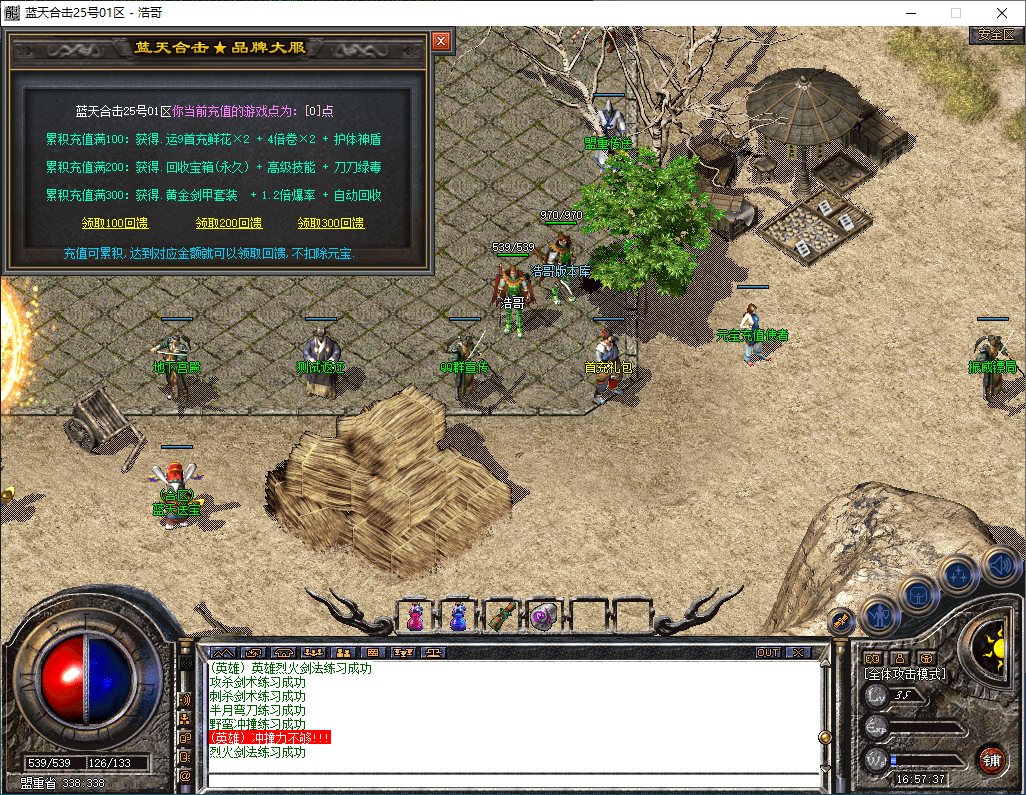Open the red 铺 shop button
The height and width of the screenshot is (795, 1026).
coord(991,759)
